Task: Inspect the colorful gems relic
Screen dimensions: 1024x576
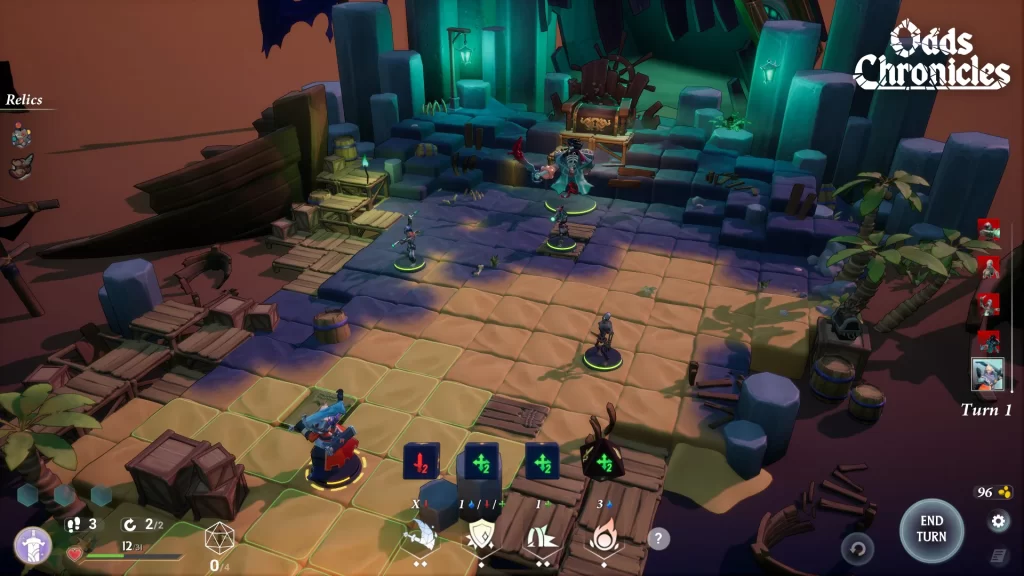Action: coord(21,135)
